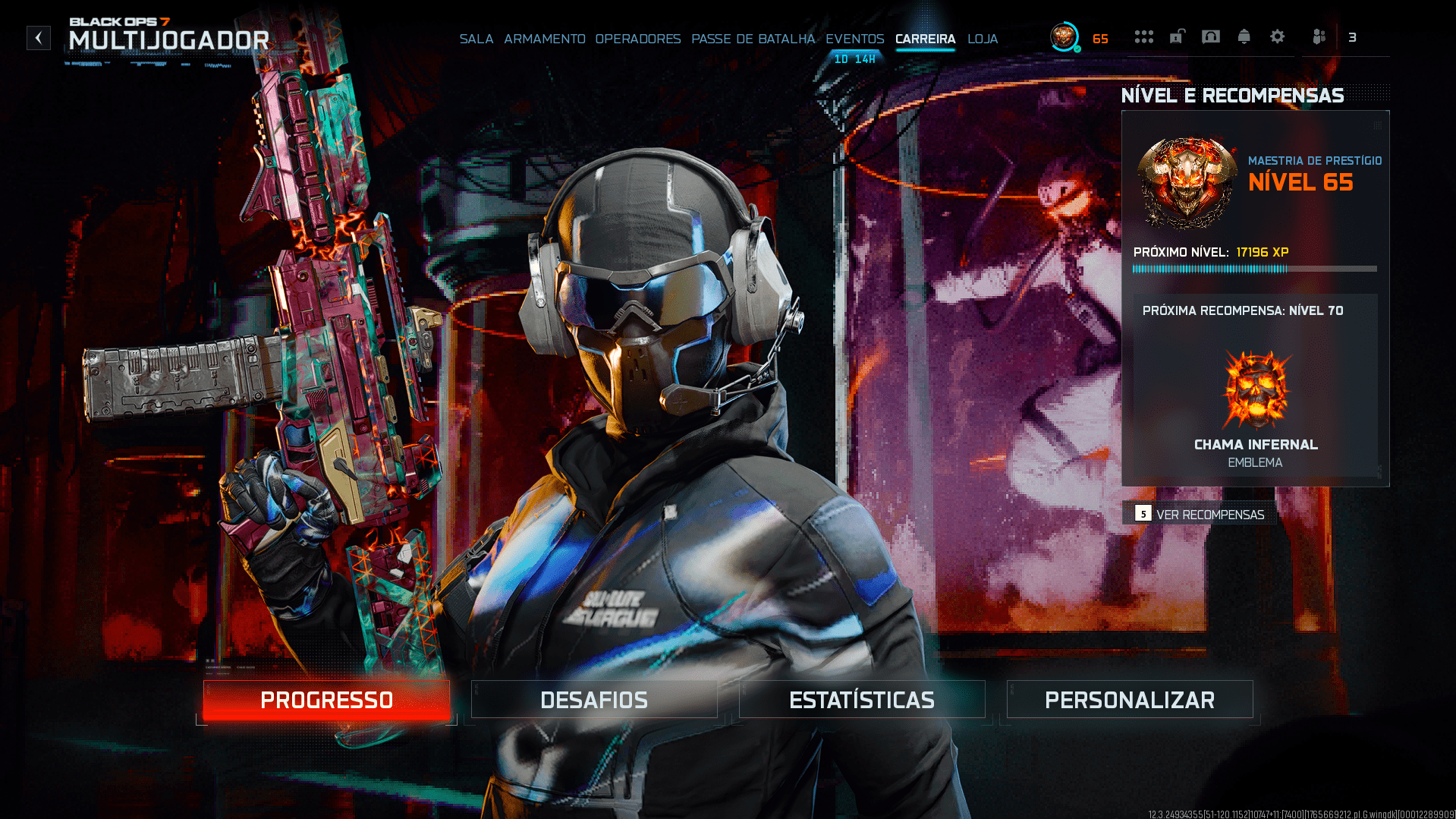
Task: Open the PASSE DE BATALHA menu
Action: pyautogui.click(x=753, y=39)
